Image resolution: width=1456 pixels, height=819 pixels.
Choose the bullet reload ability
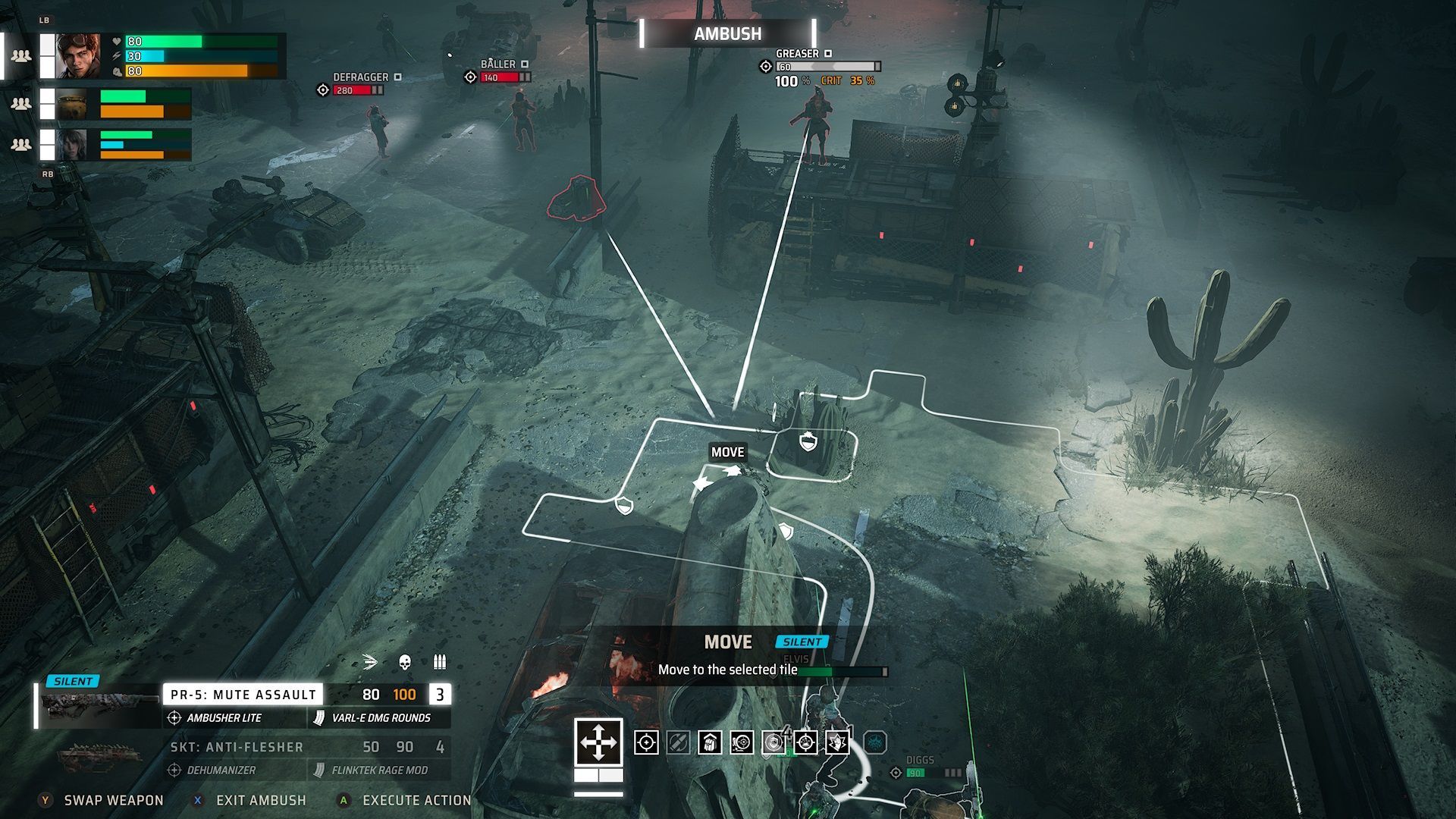pos(678,742)
